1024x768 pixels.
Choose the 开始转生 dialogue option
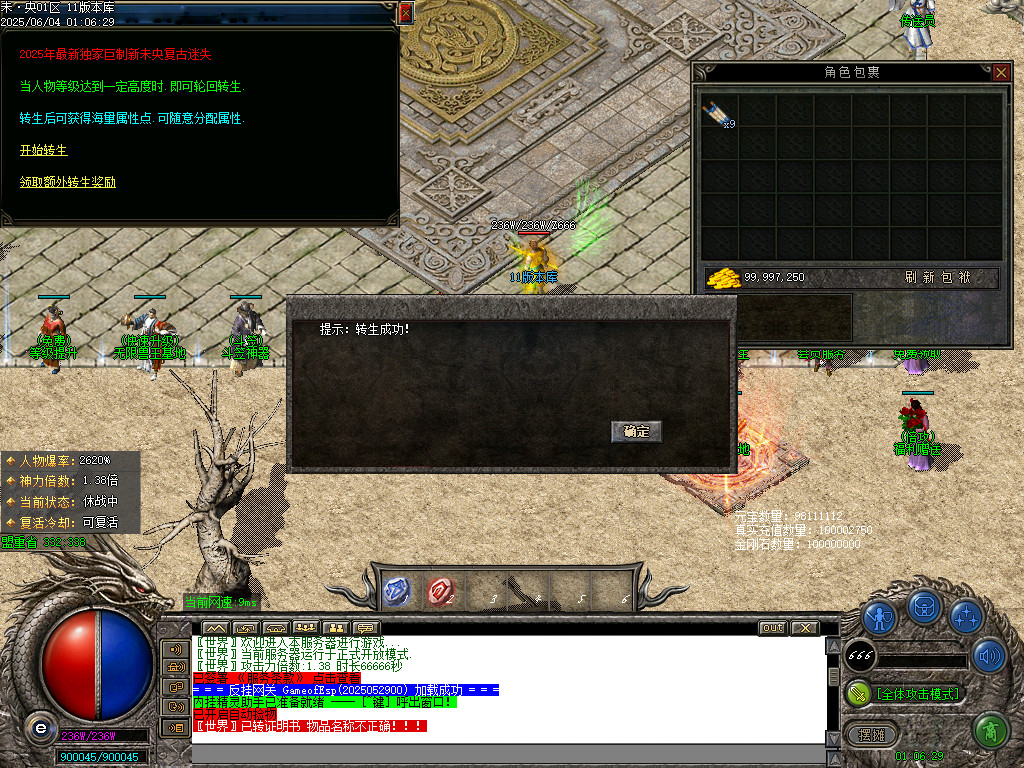click(43, 150)
